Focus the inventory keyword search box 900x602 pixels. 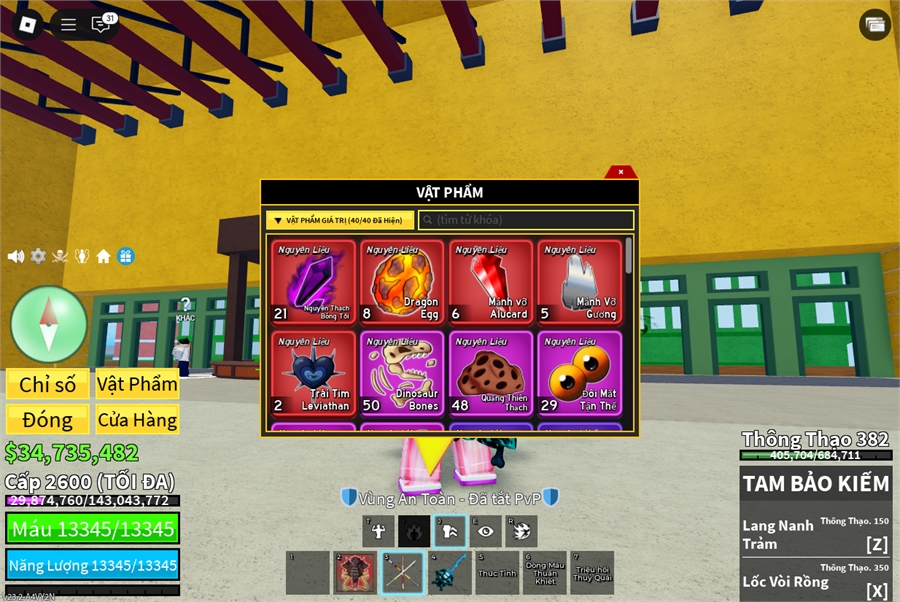(526, 220)
